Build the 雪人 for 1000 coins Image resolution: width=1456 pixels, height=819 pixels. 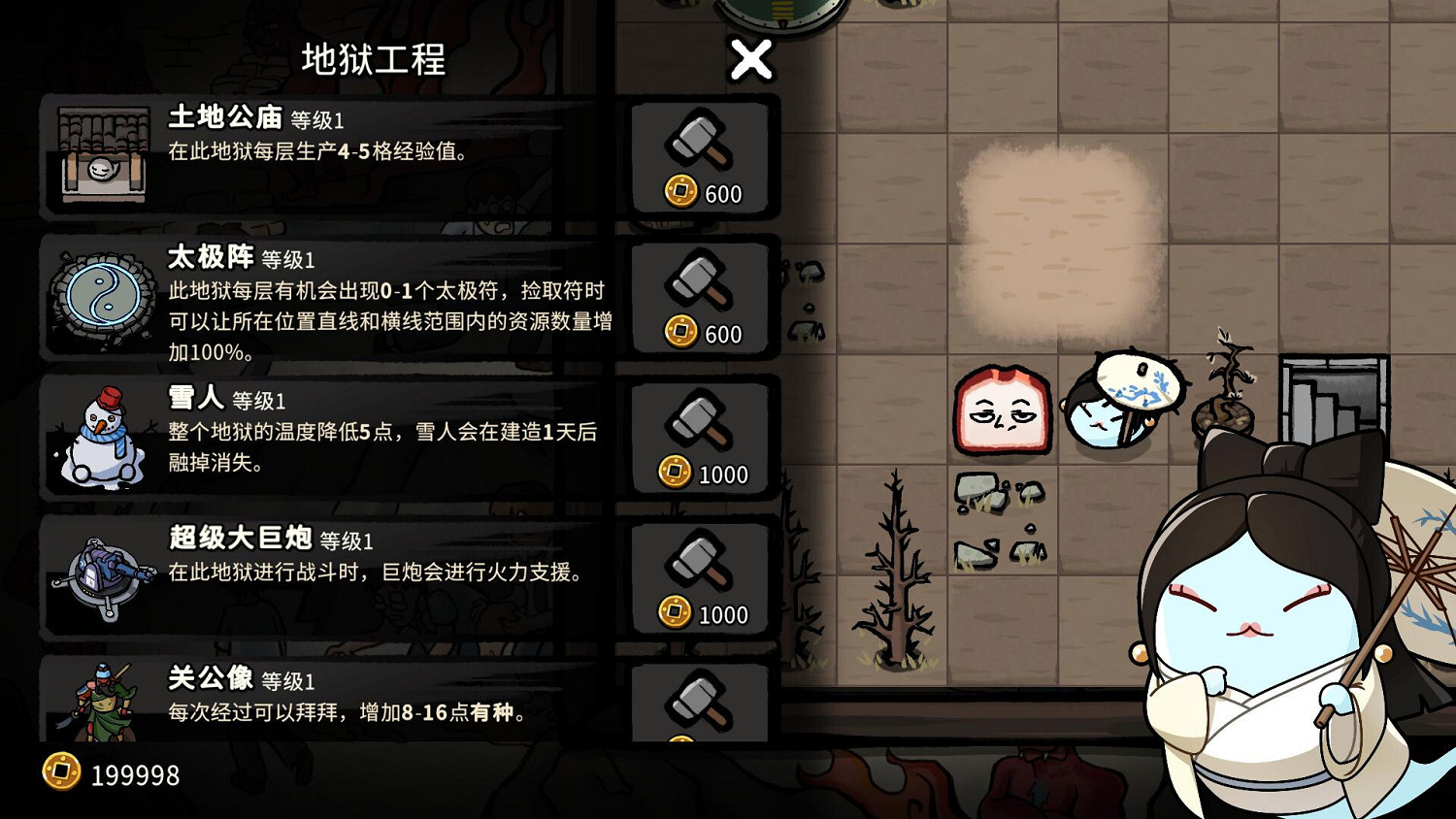700,439
